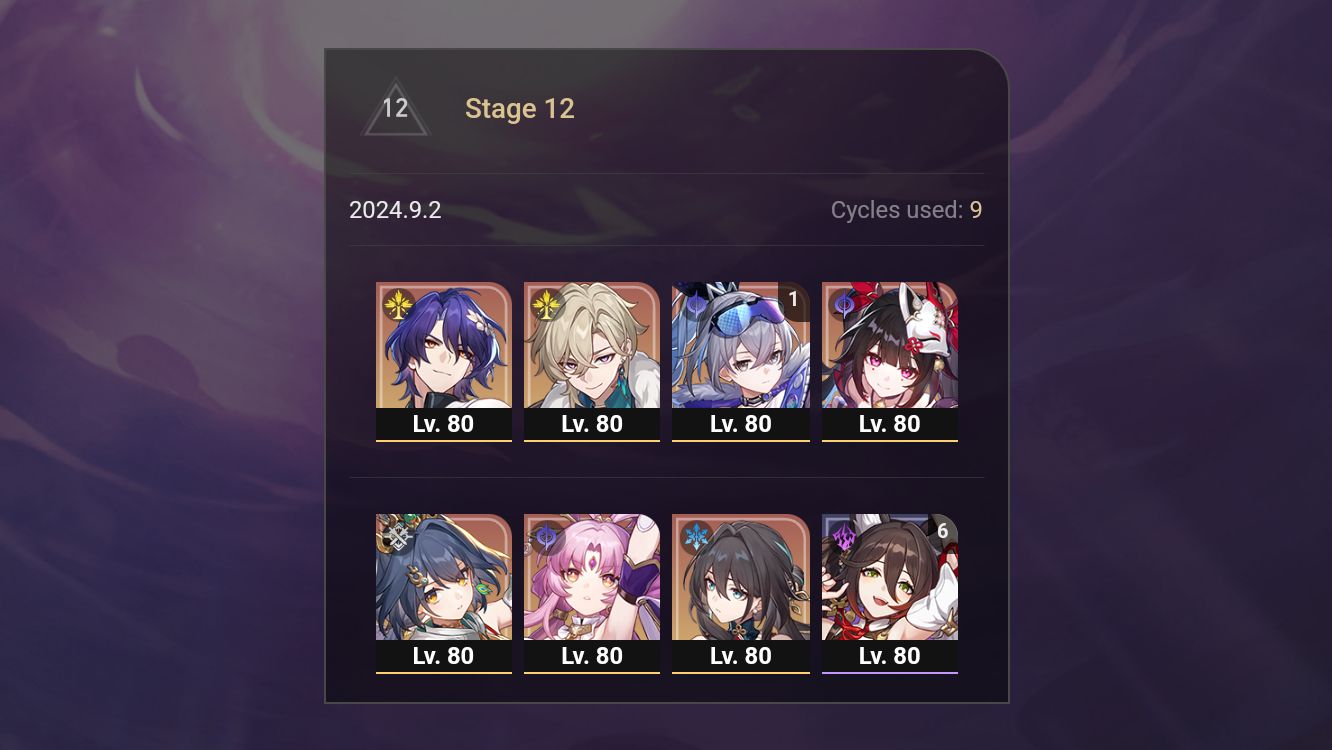Click the Lv. 80 label under Hanya
This screenshot has height=750, width=1332.
(x=444, y=656)
